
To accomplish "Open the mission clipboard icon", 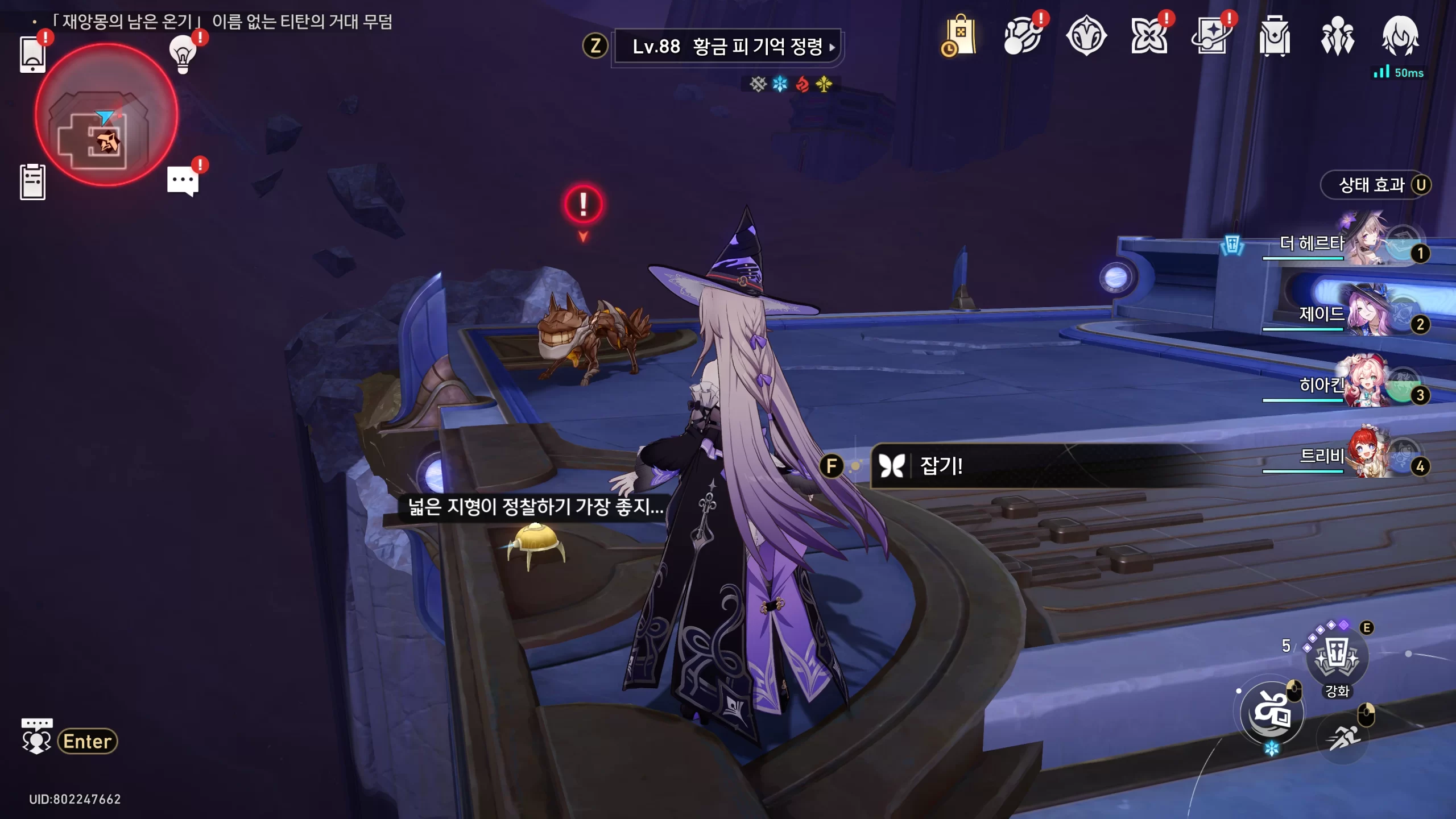I will [32, 182].
